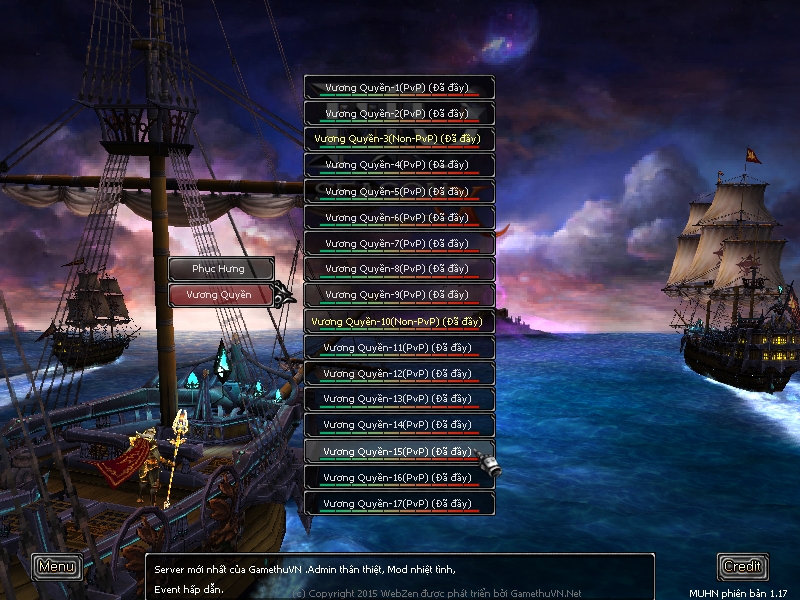Enter Vương Quyền-10 Non-PvP server

[x=399, y=322]
